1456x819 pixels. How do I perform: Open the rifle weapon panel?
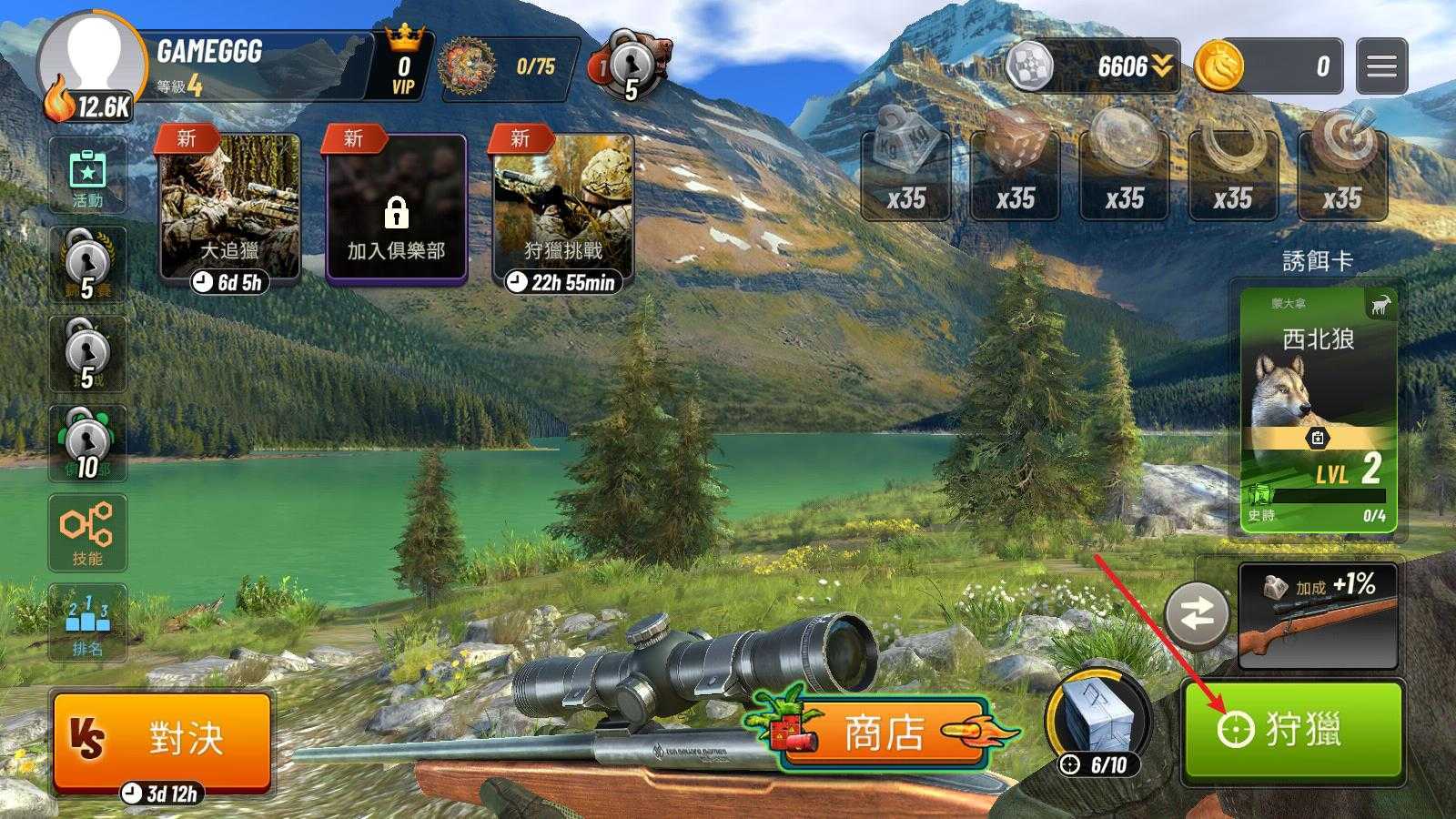1318,616
